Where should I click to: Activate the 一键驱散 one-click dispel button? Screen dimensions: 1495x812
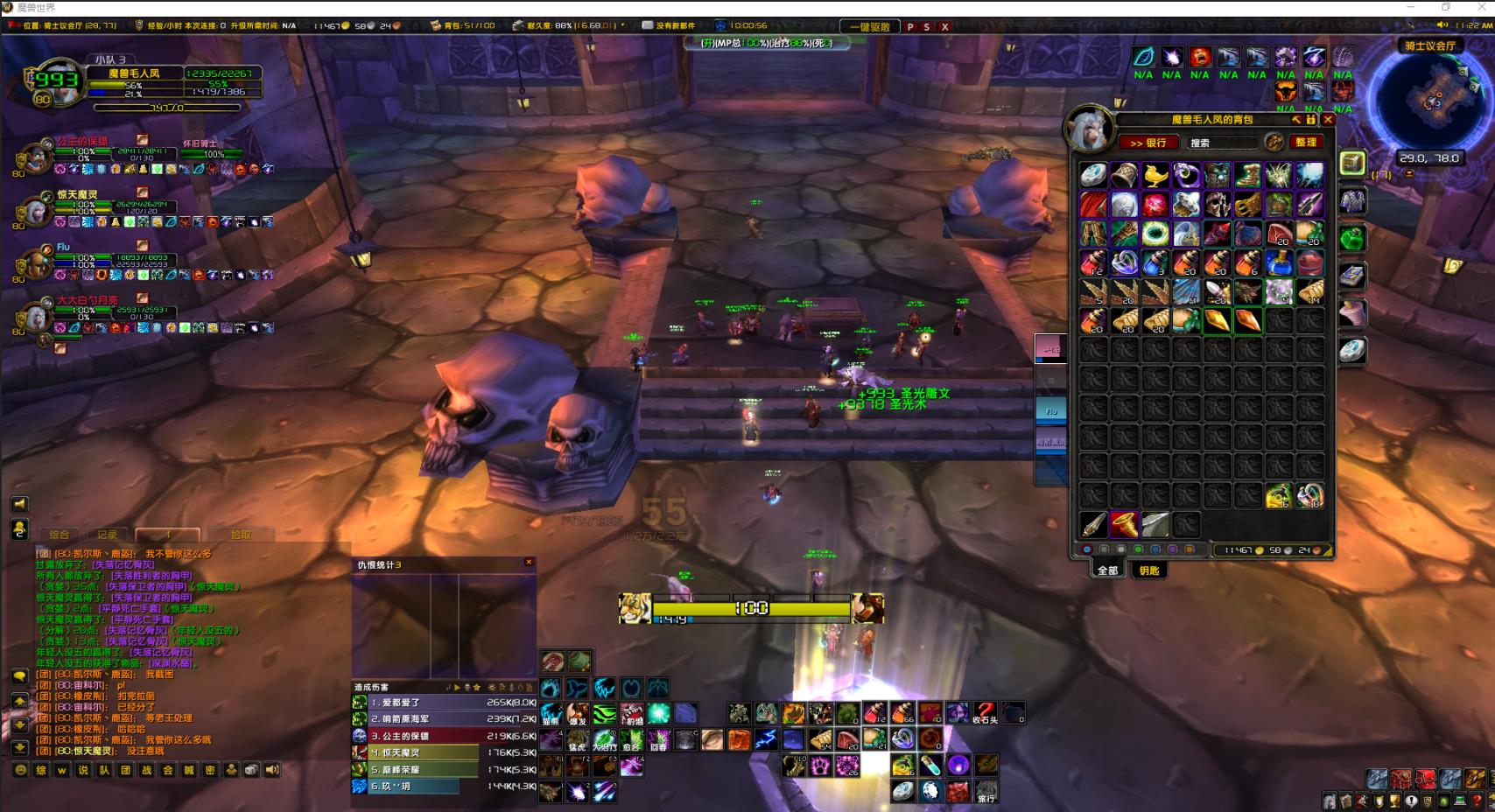(869, 27)
